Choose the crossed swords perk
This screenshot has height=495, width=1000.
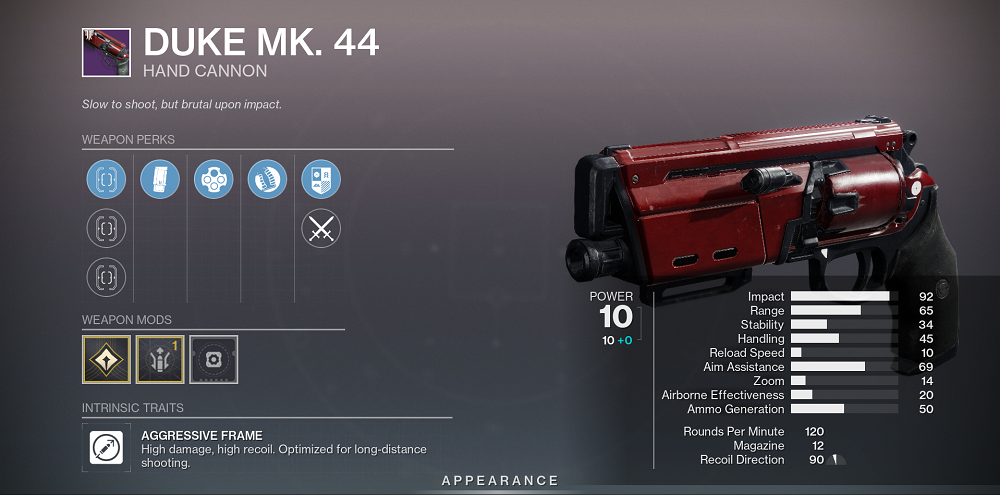[321, 229]
